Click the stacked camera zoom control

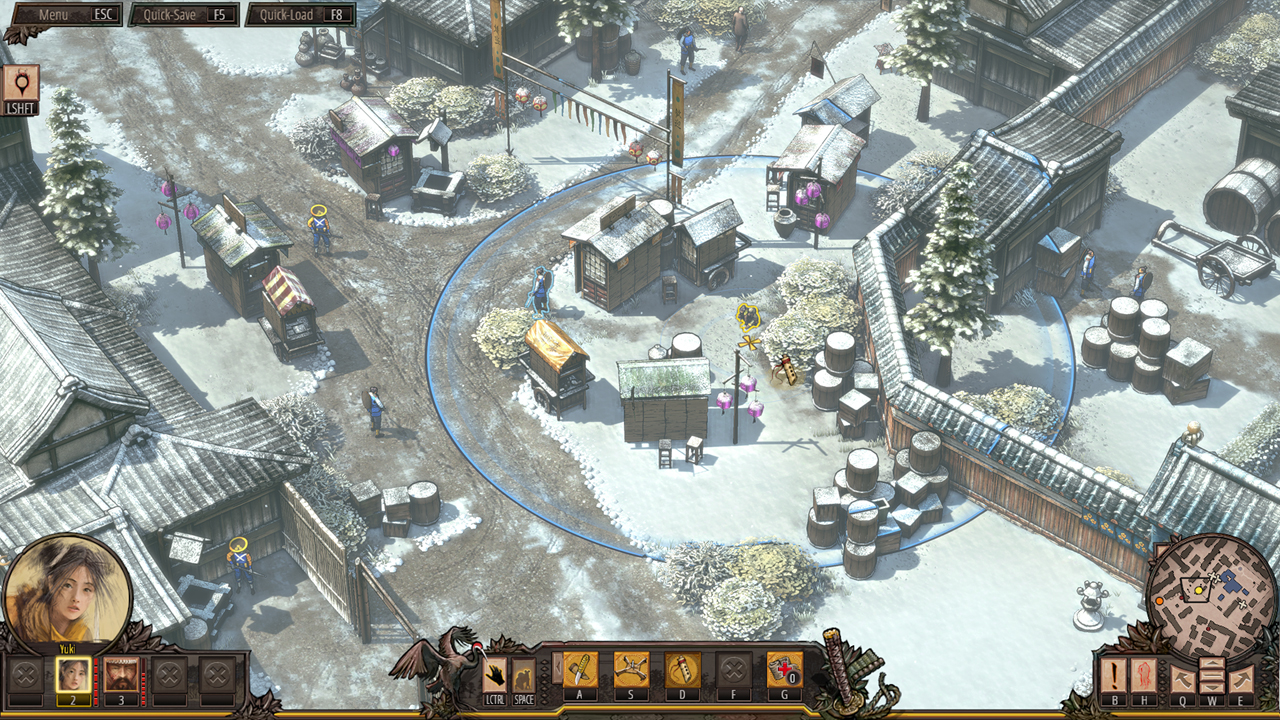[x=1211, y=675]
